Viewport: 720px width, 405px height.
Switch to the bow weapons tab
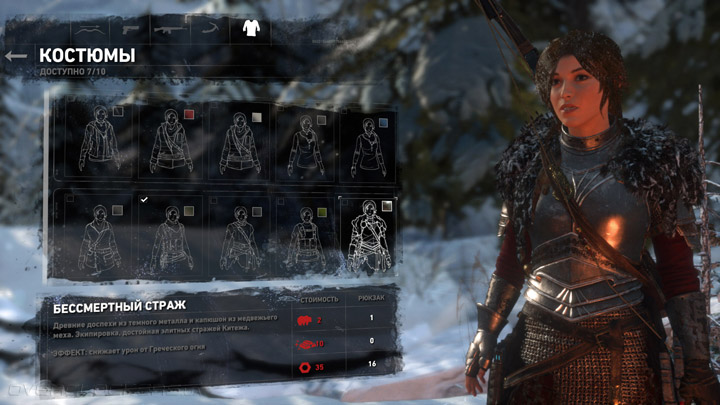pyautogui.click(x=88, y=27)
